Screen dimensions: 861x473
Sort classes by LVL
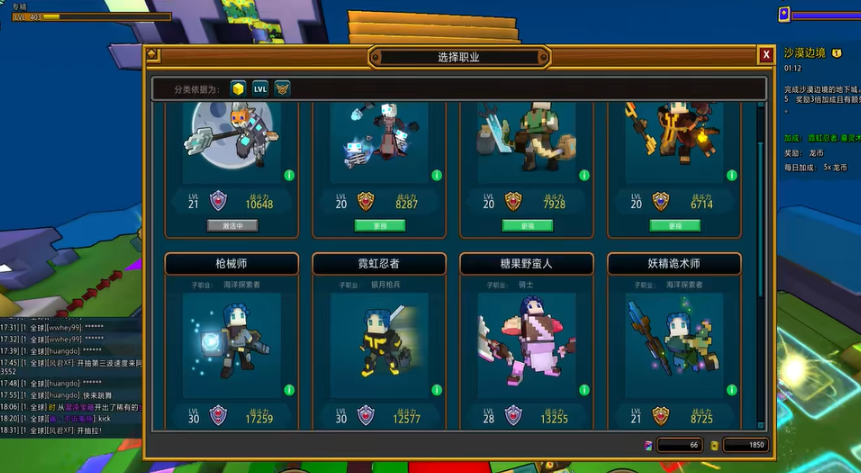(x=260, y=89)
